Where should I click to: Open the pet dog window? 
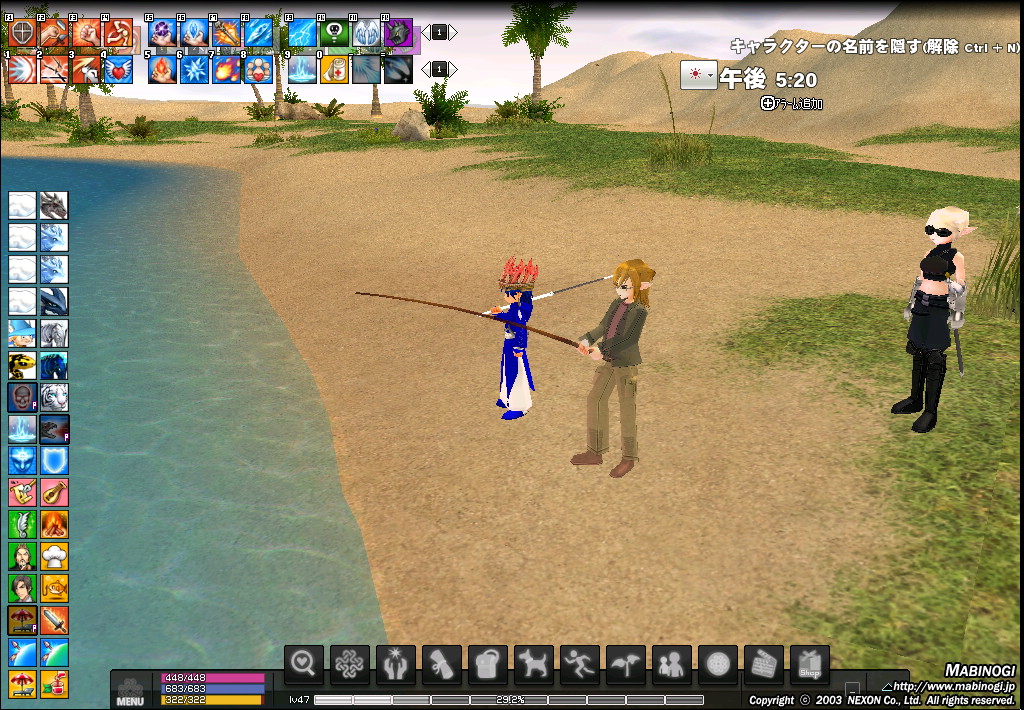click(534, 664)
